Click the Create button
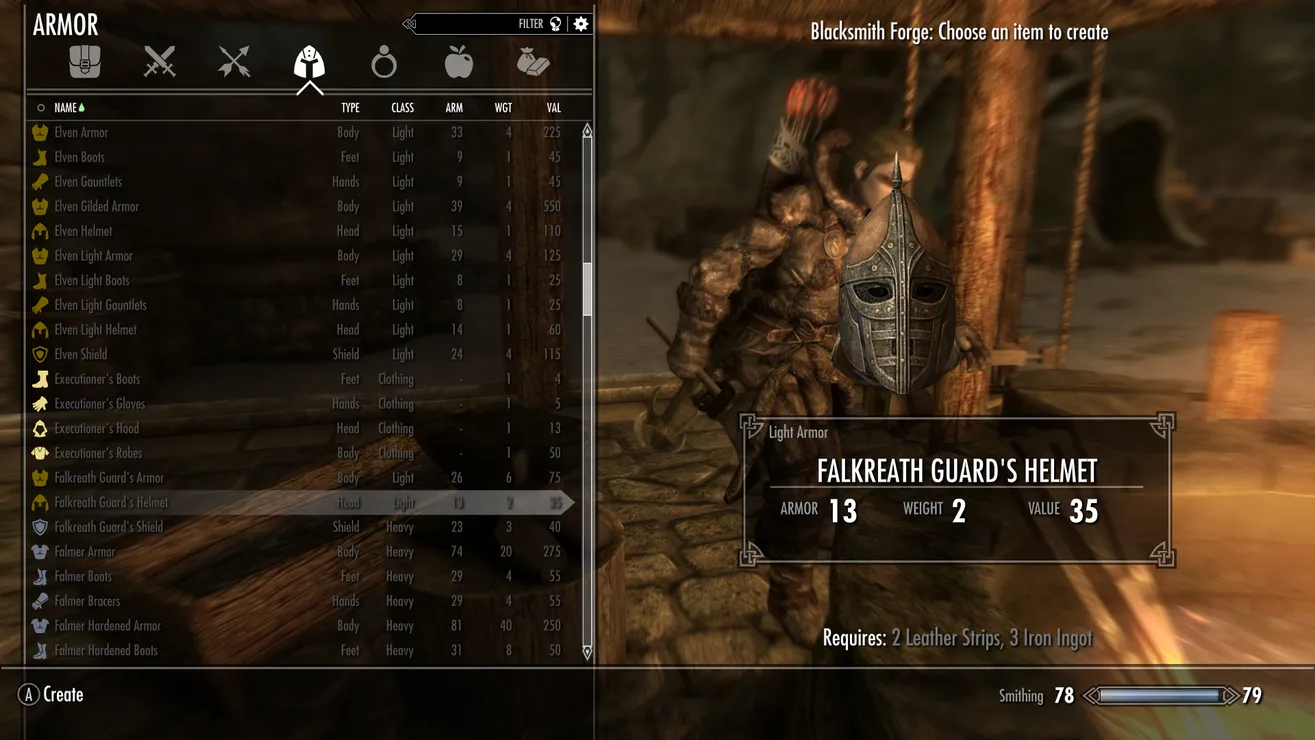This screenshot has width=1315, height=740. point(51,695)
